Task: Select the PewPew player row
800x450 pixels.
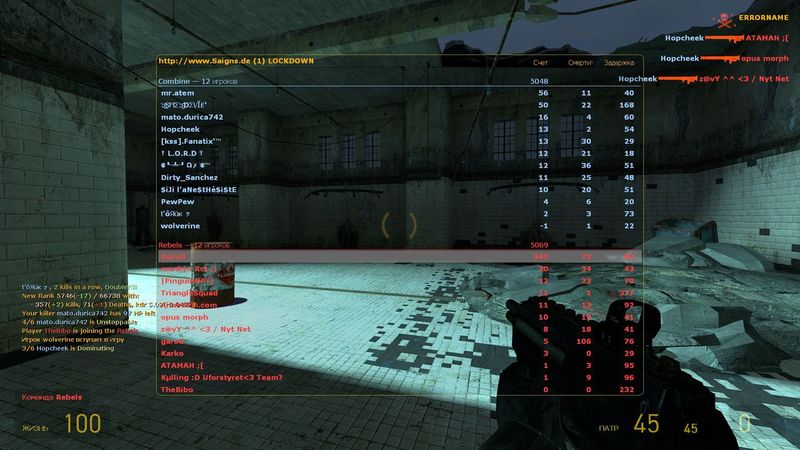Action: [177, 201]
